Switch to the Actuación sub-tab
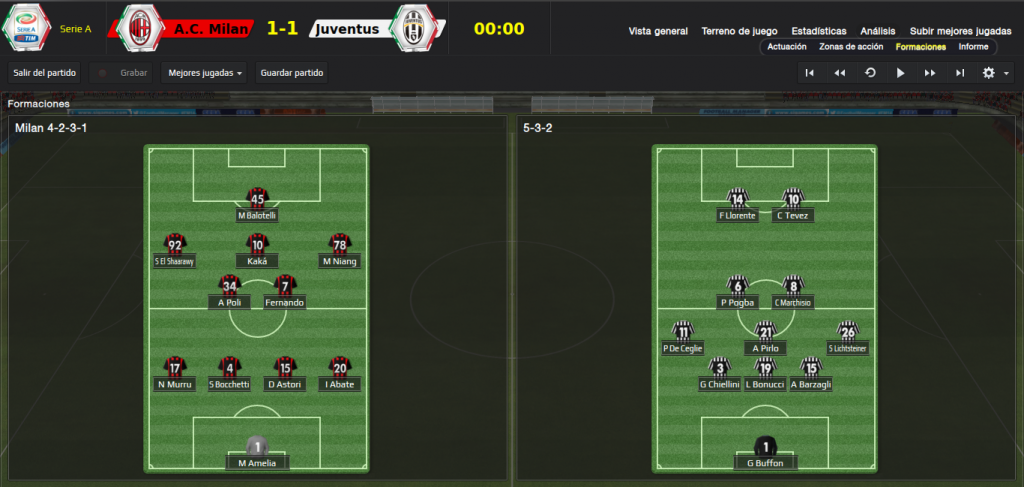This screenshot has width=1024, height=487. 787,47
